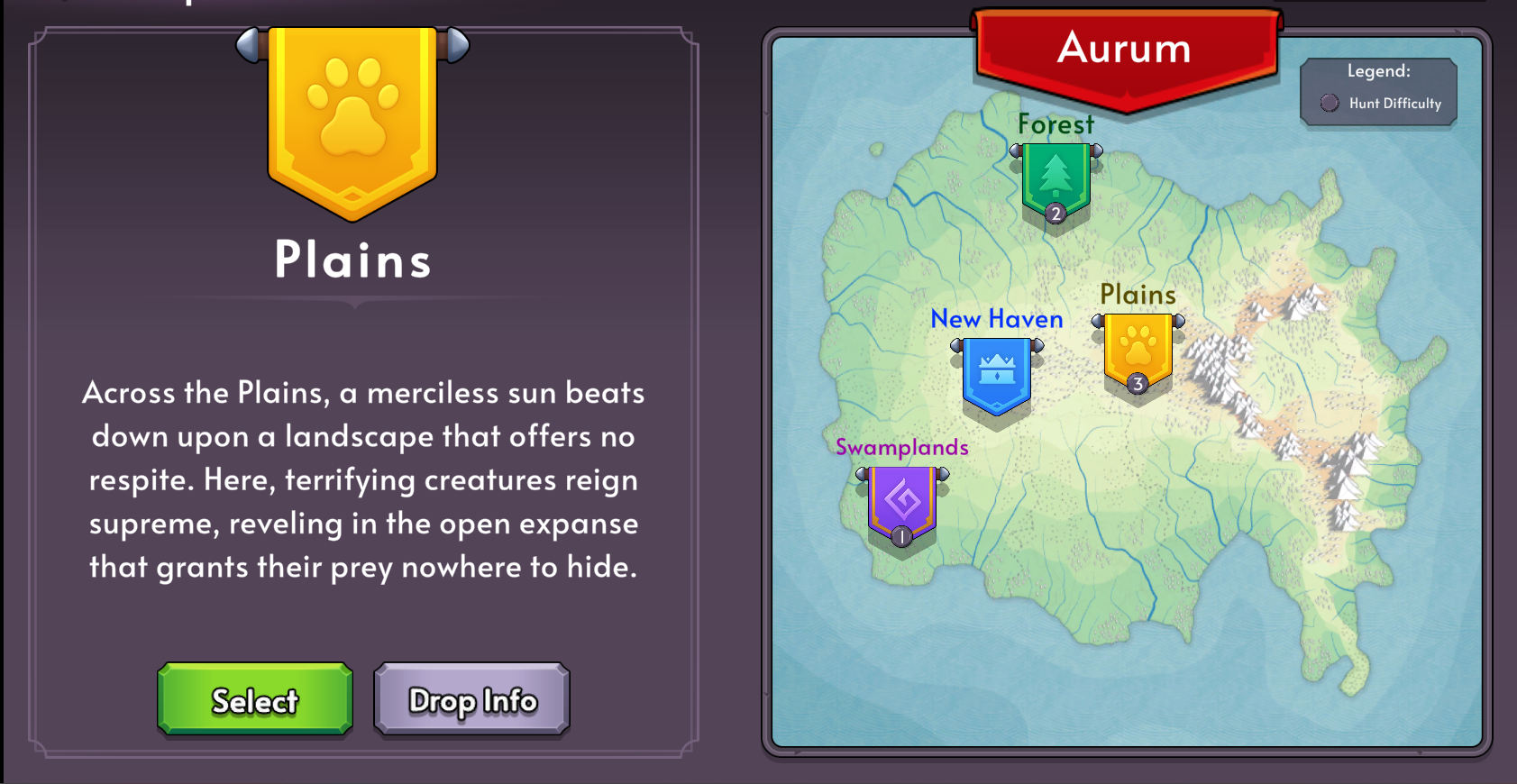Viewport: 1517px width, 784px height.
Task: Open Drop Info for the Plains region
Action: pyautogui.click(x=471, y=699)
